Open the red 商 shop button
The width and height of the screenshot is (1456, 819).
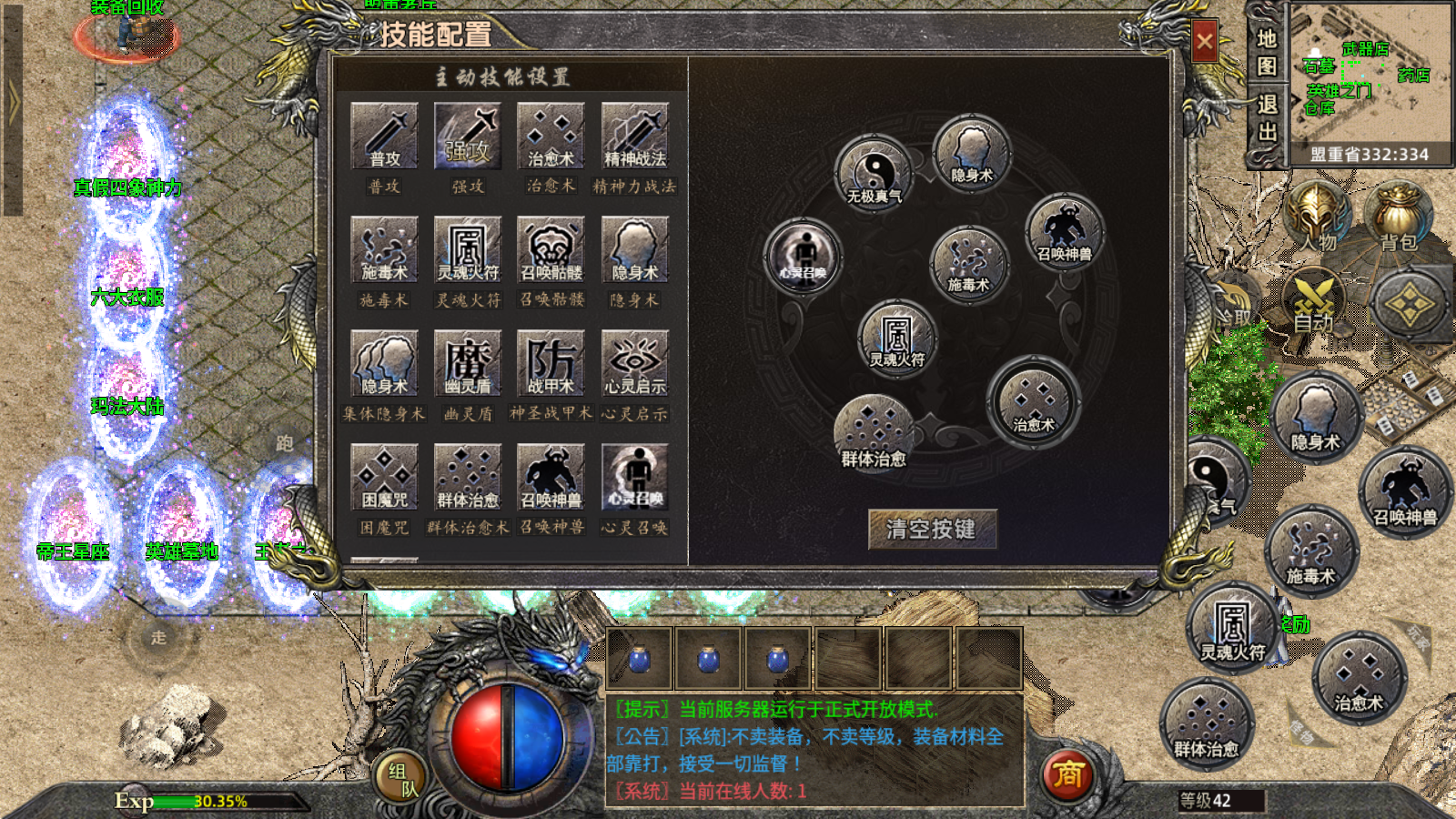click(x=1067, y=775)
